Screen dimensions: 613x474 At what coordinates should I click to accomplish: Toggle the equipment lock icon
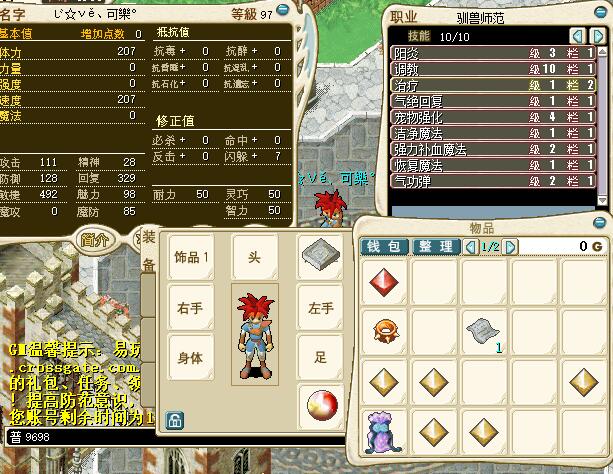pos(175,420)
